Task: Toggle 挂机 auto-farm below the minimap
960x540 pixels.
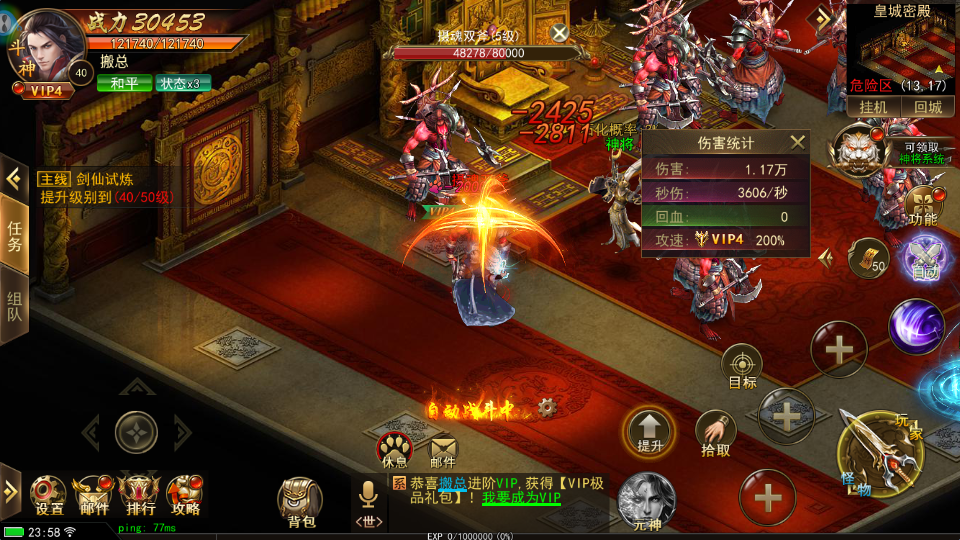Action: coord(874,107)
